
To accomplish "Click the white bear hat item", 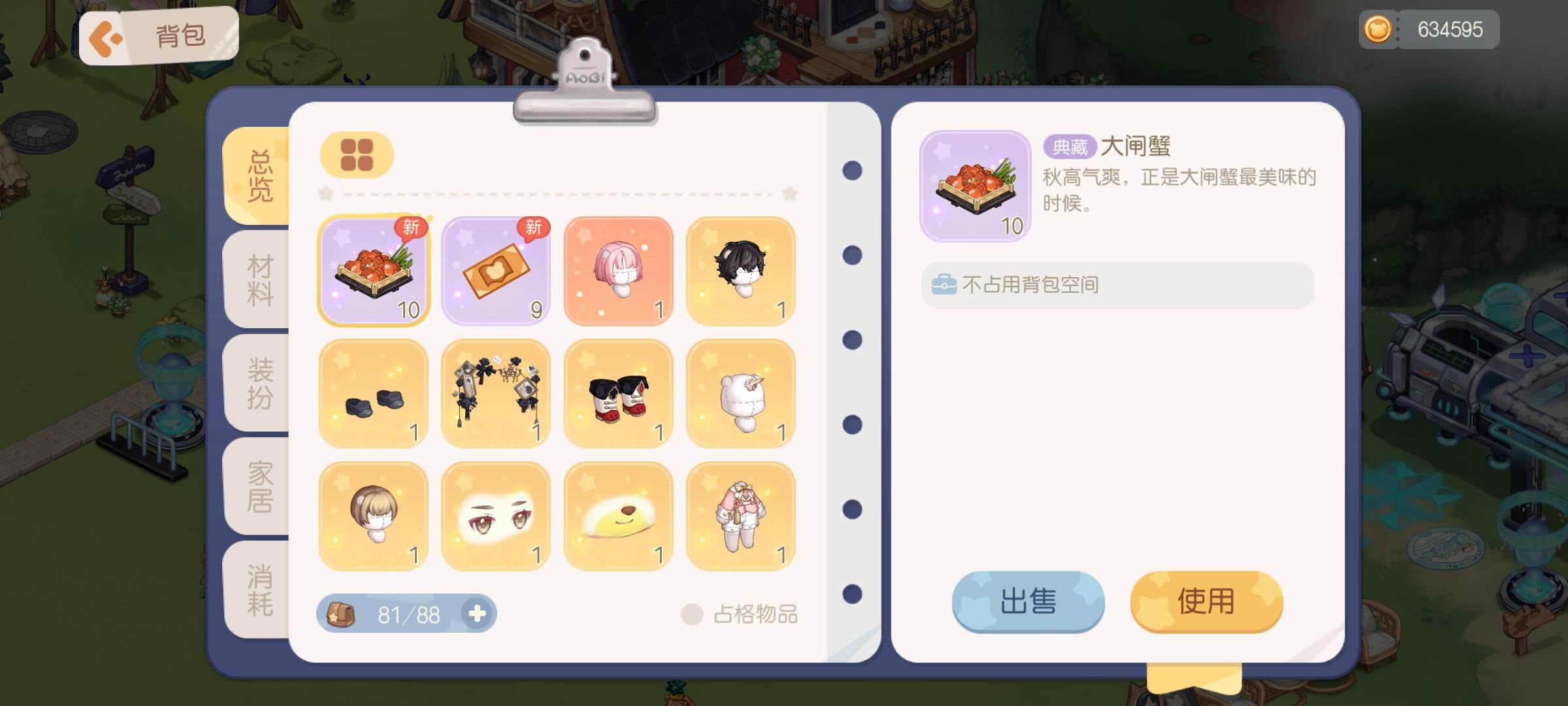I will tap(741, 393).
